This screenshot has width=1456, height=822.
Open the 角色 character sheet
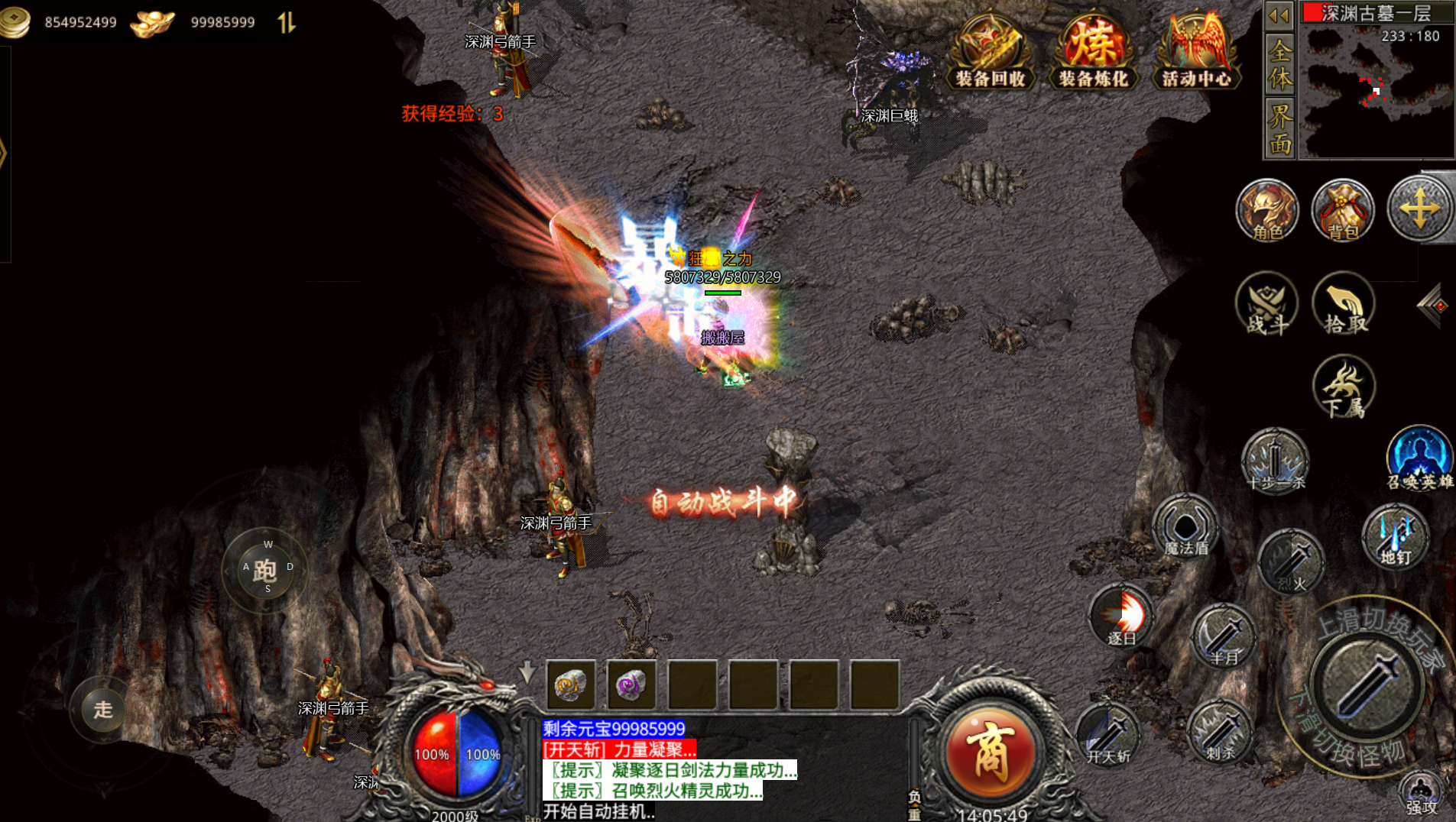(1266, 211)
